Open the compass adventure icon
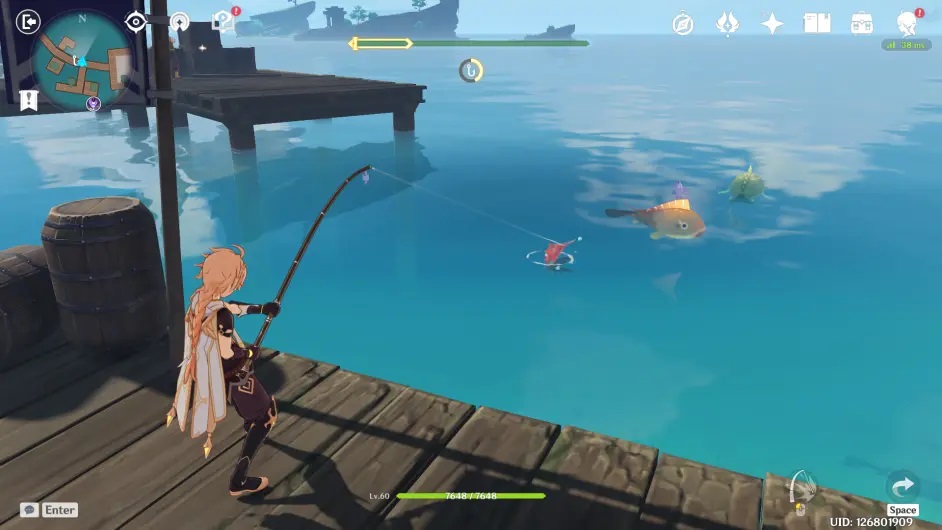Image resolution: width=942 pixels, height=530 pixels. point(683,24)
